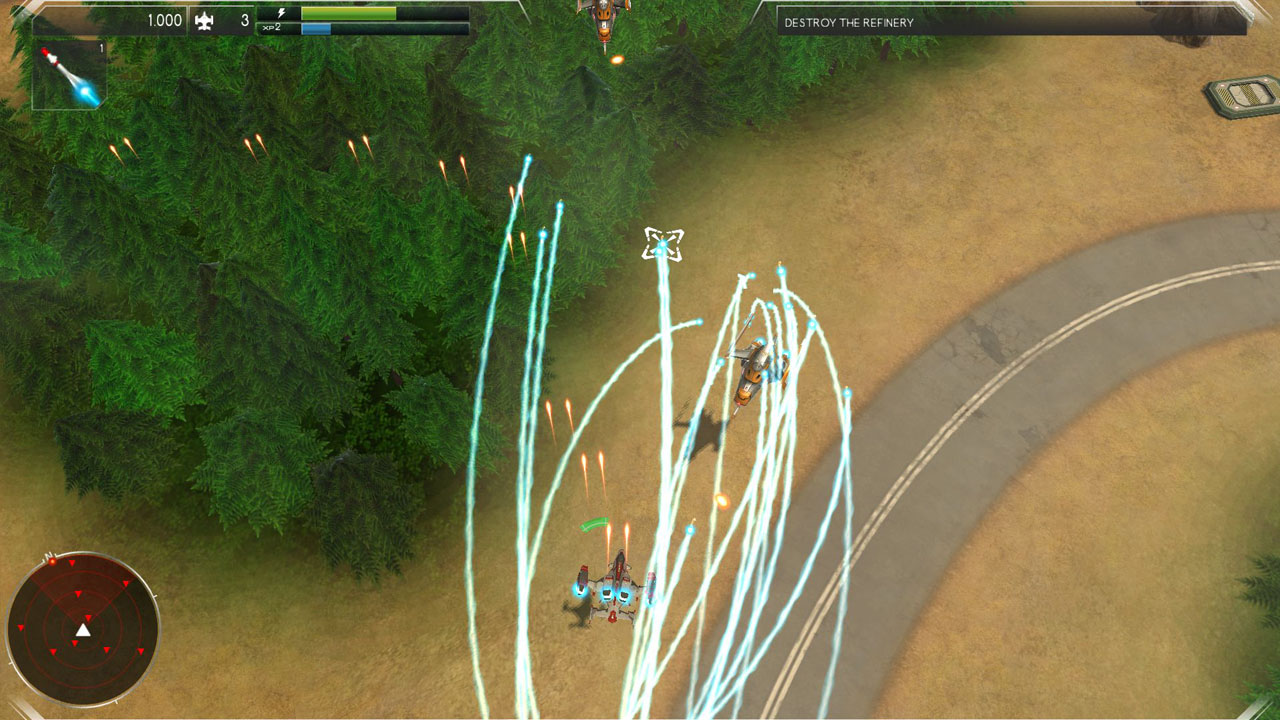Click the score display showing 1.000

pyautogui.click(x=165, y=19)
